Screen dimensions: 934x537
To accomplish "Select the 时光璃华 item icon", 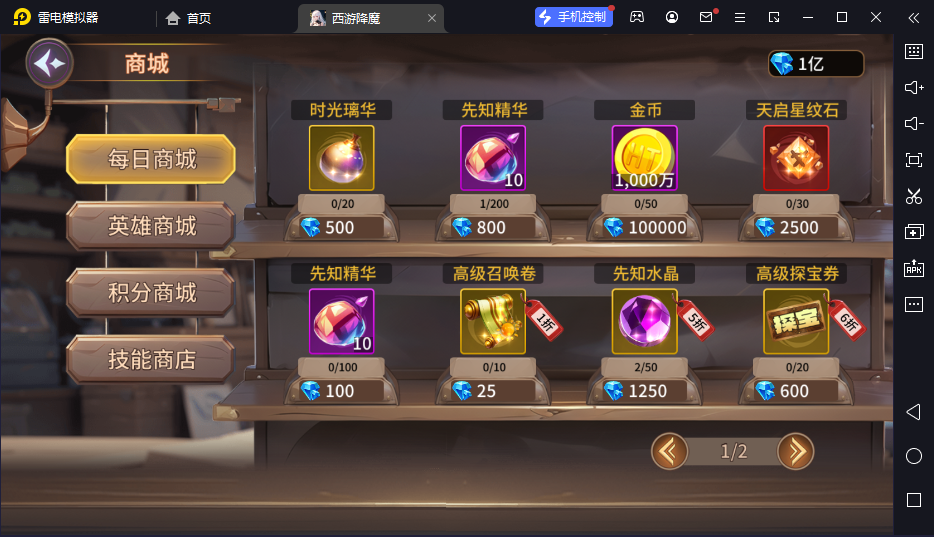I will pos(341,158).
